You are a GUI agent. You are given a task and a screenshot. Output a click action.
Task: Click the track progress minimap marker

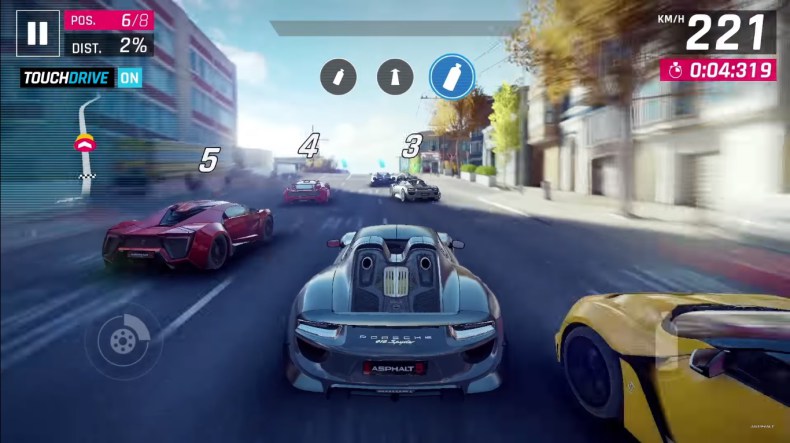click(x=85, y=145)
